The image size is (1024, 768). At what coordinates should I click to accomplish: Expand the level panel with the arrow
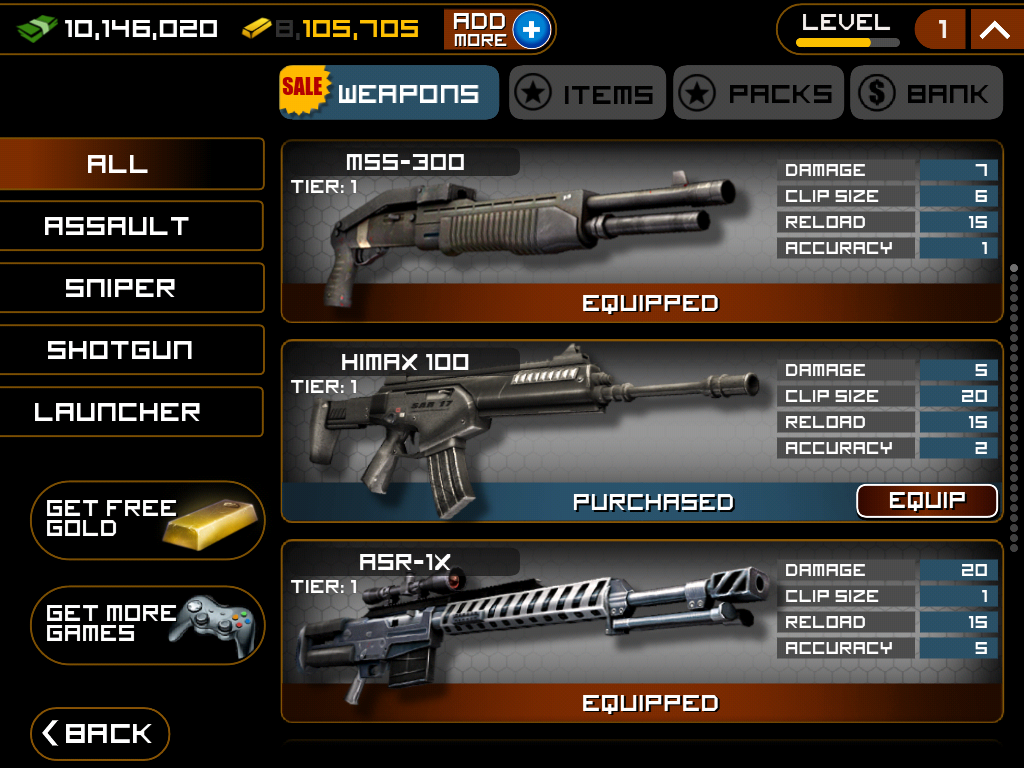click(995, 30)
